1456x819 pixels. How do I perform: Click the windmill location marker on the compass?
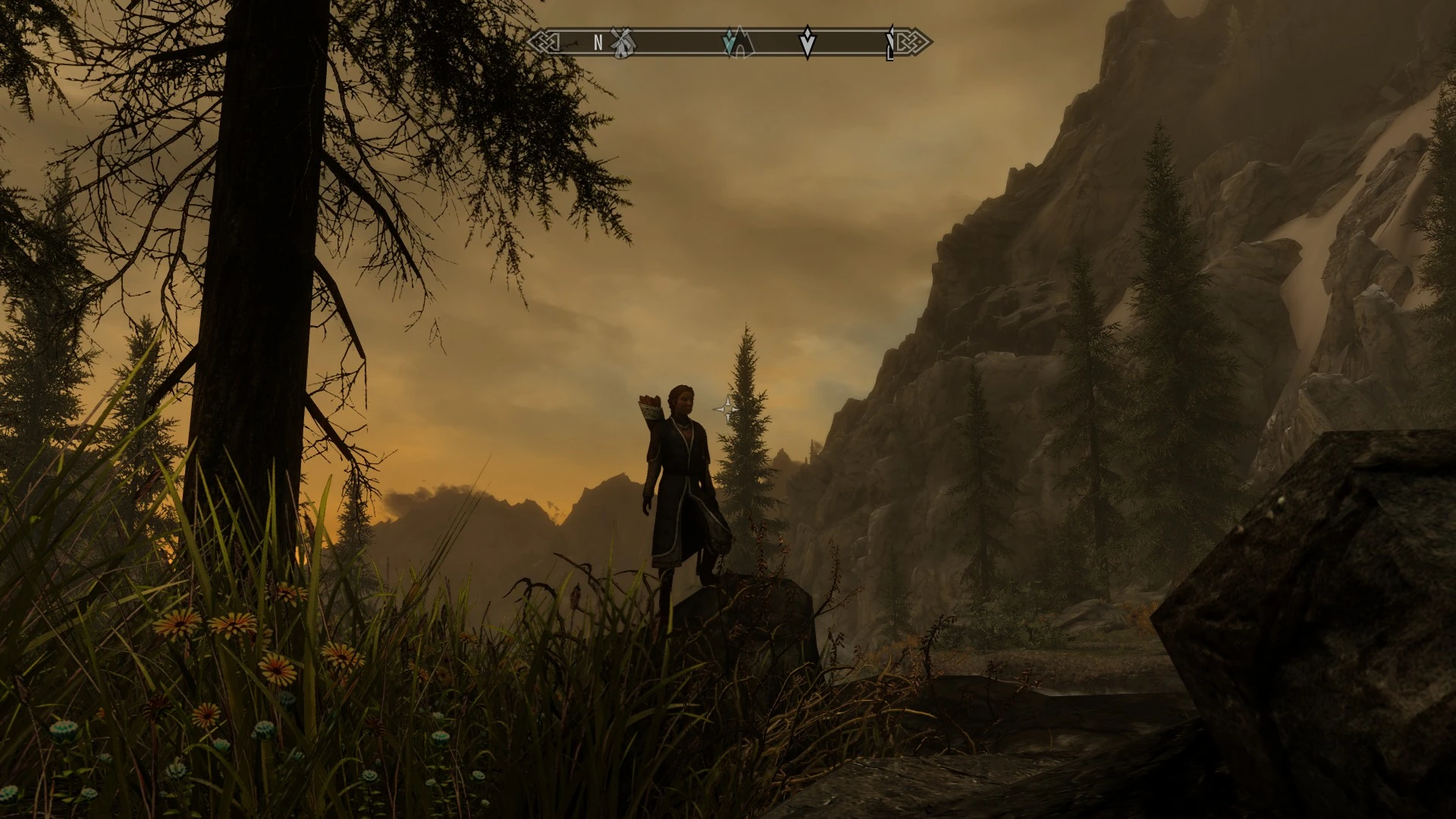pyautogui.click(x=623, y=42)
